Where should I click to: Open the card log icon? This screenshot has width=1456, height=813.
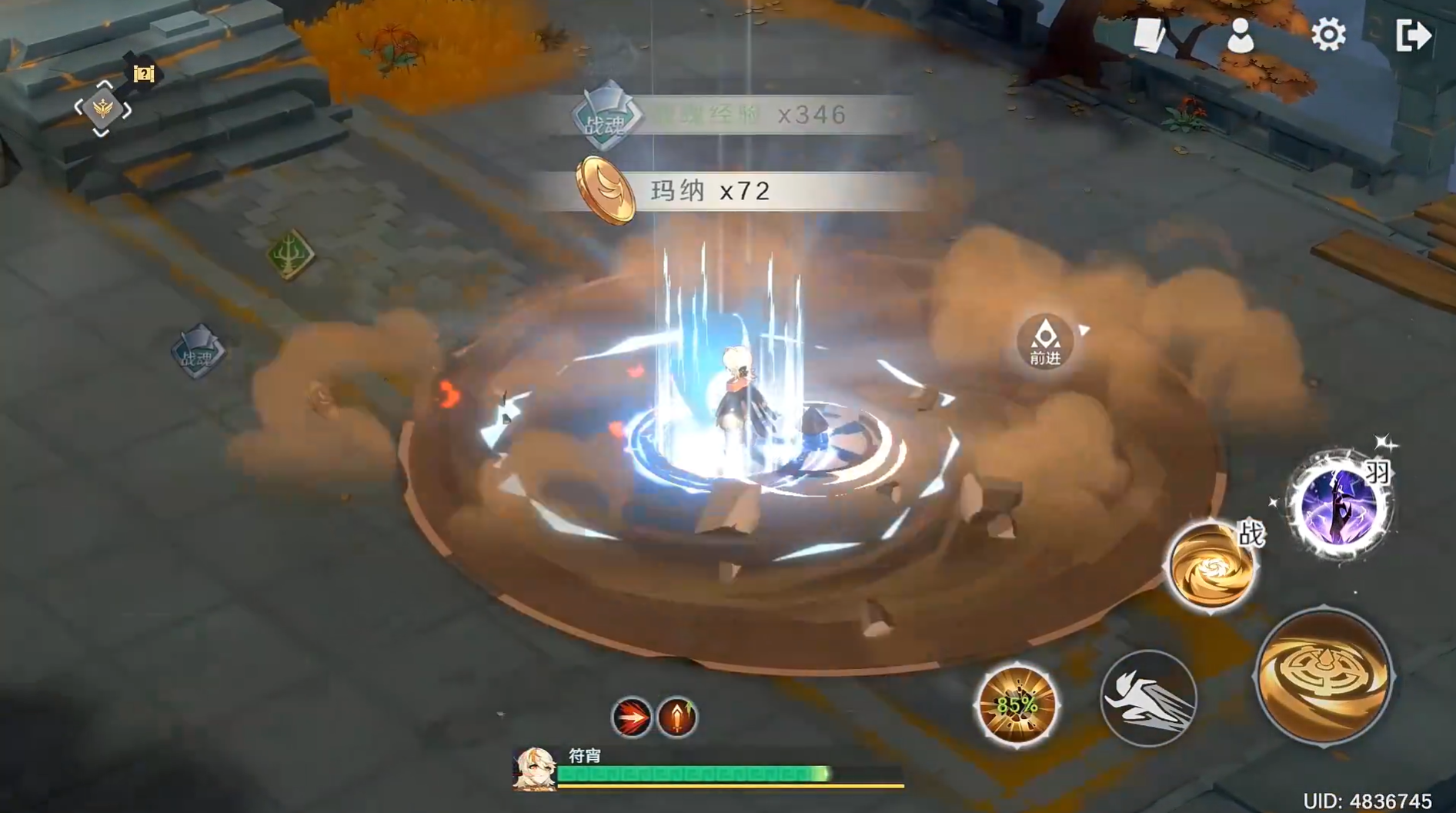tap(1150, 35)
